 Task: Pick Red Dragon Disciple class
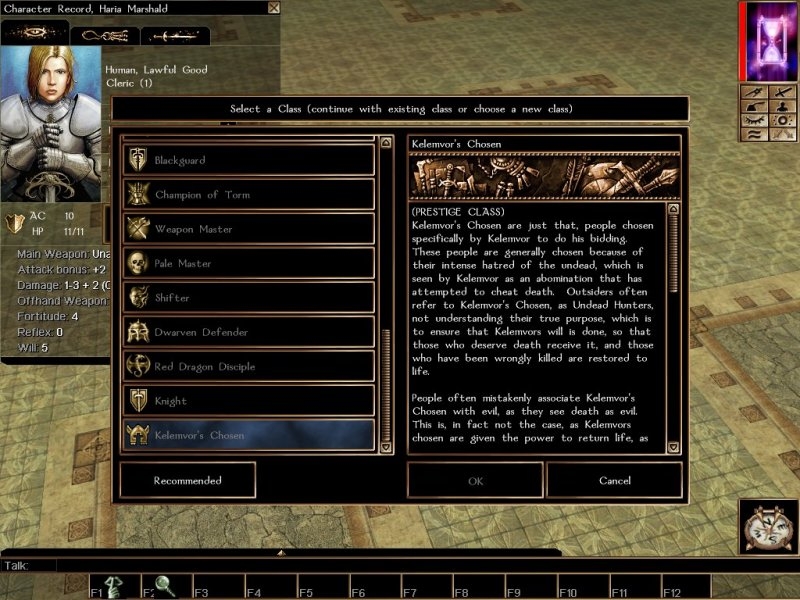(x=248, y=366)
